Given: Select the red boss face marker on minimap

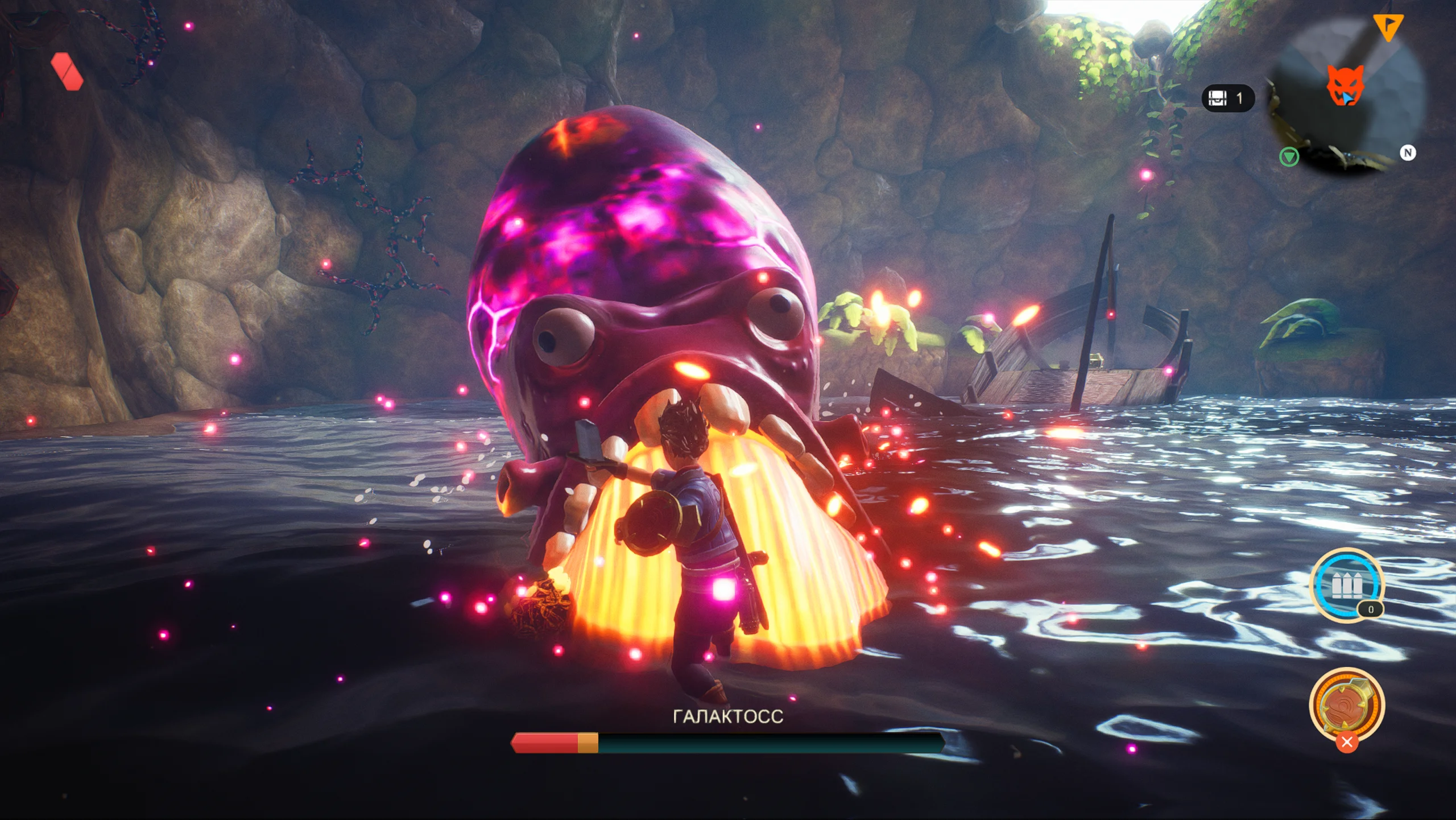Looking at the screenshot, I should pyautogui.click(x=1345, y=85).
